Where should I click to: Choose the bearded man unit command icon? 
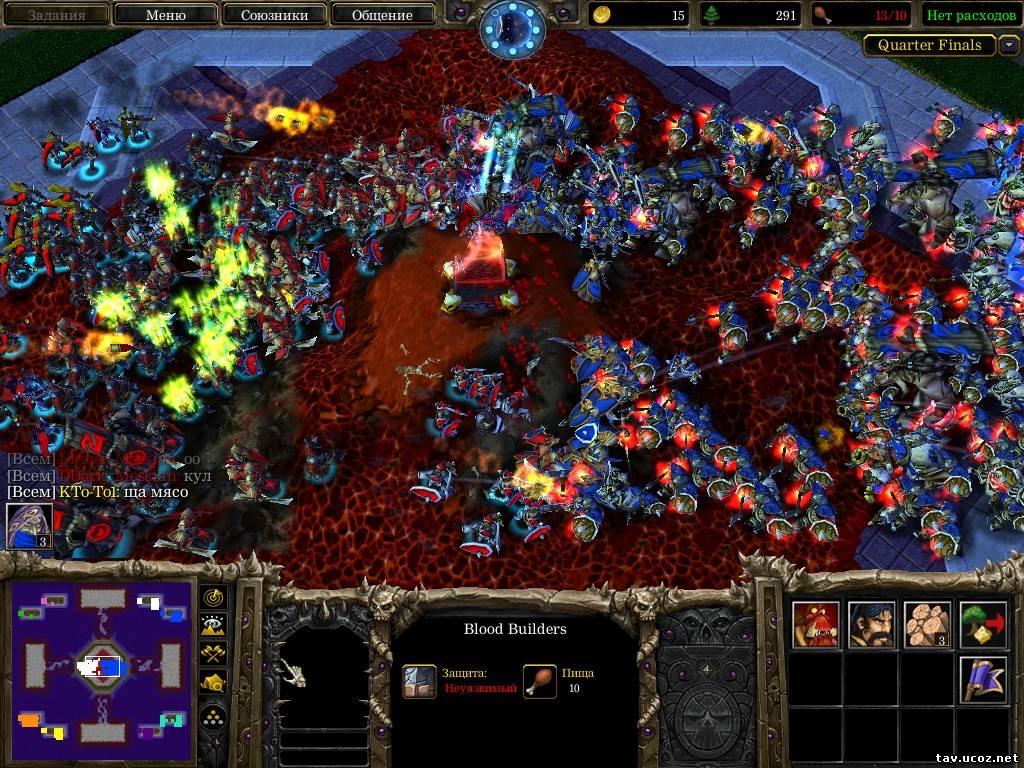tap(871, 624)
